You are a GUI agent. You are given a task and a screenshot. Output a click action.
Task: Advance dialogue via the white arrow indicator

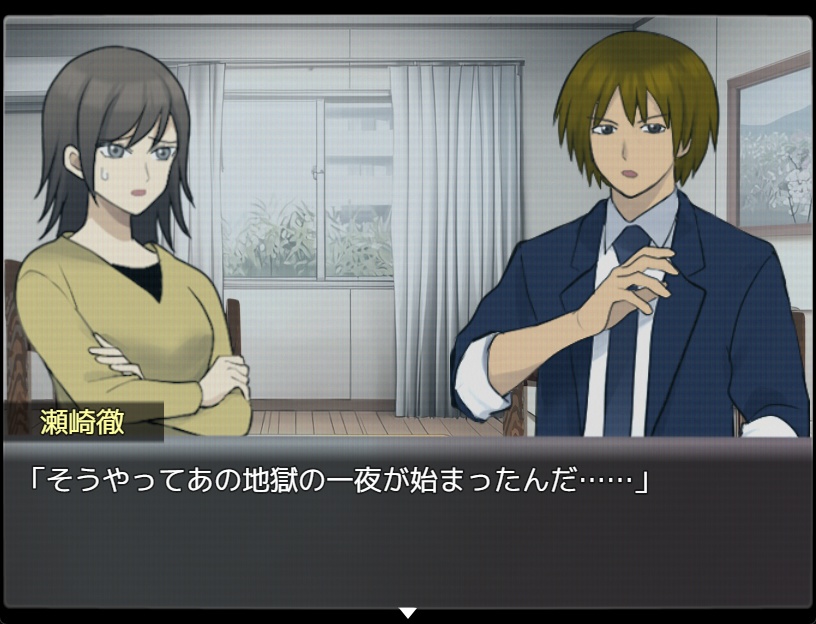click(x=407, y=612)
